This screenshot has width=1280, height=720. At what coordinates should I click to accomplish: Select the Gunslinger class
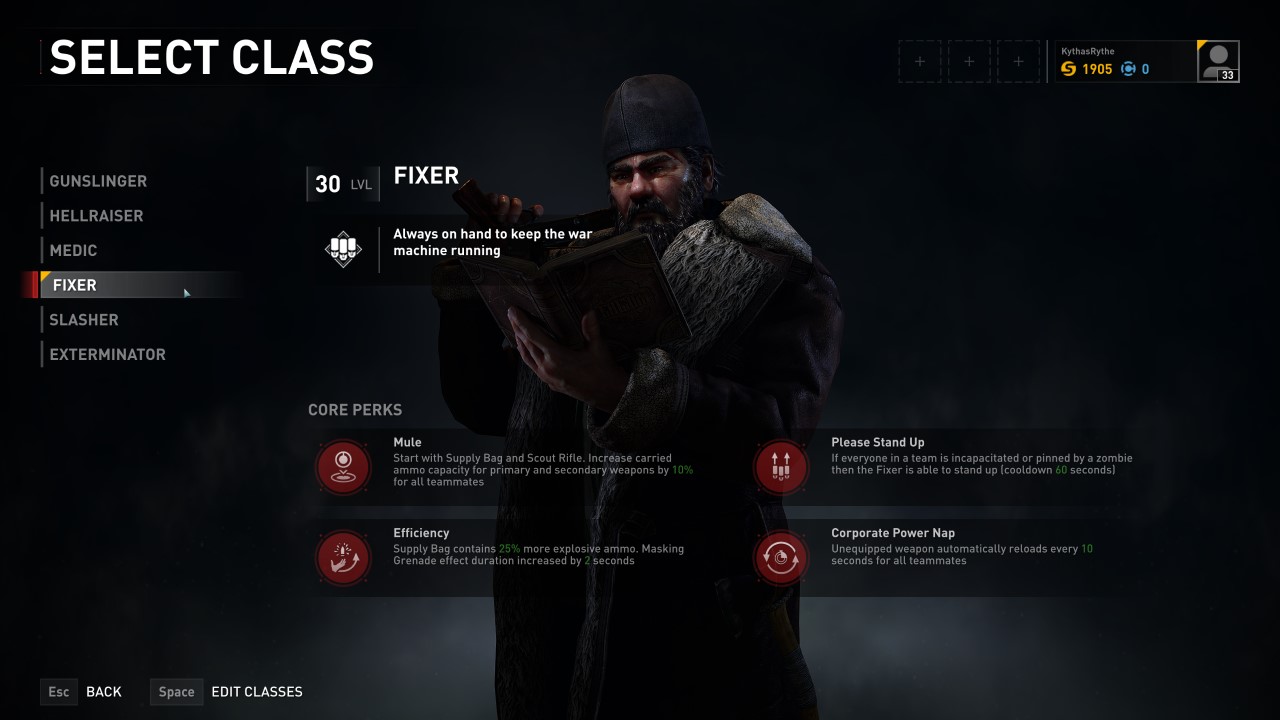(98, 181)
